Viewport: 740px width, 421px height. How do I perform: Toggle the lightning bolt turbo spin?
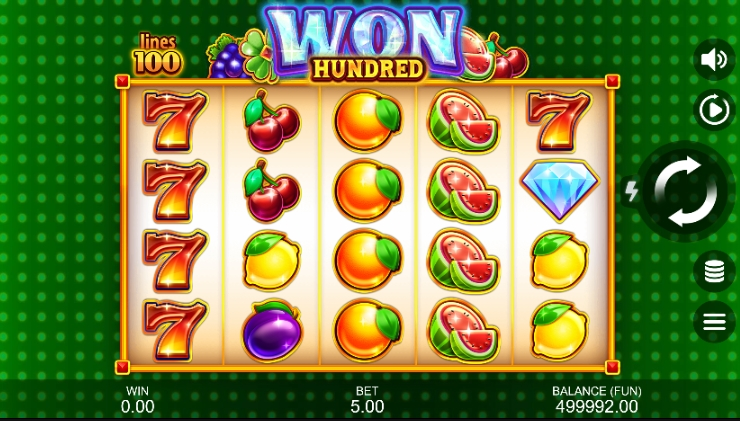click(631, 192)
